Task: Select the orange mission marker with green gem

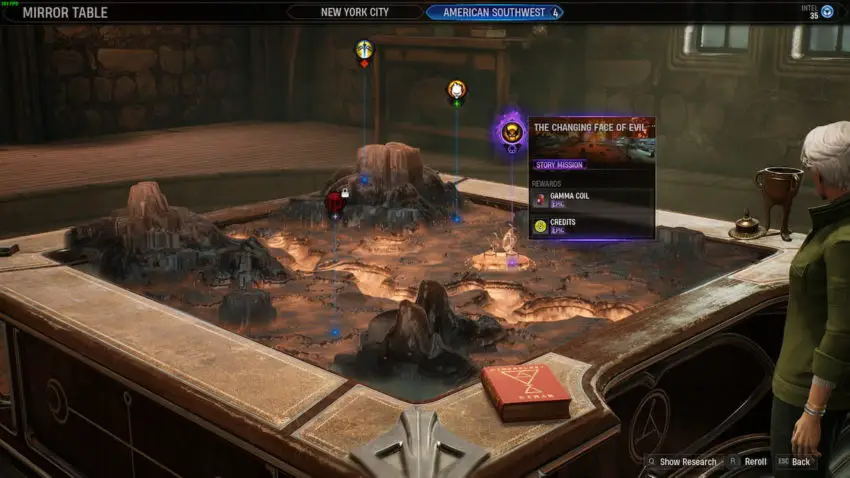Action: [x=456, y=90]
